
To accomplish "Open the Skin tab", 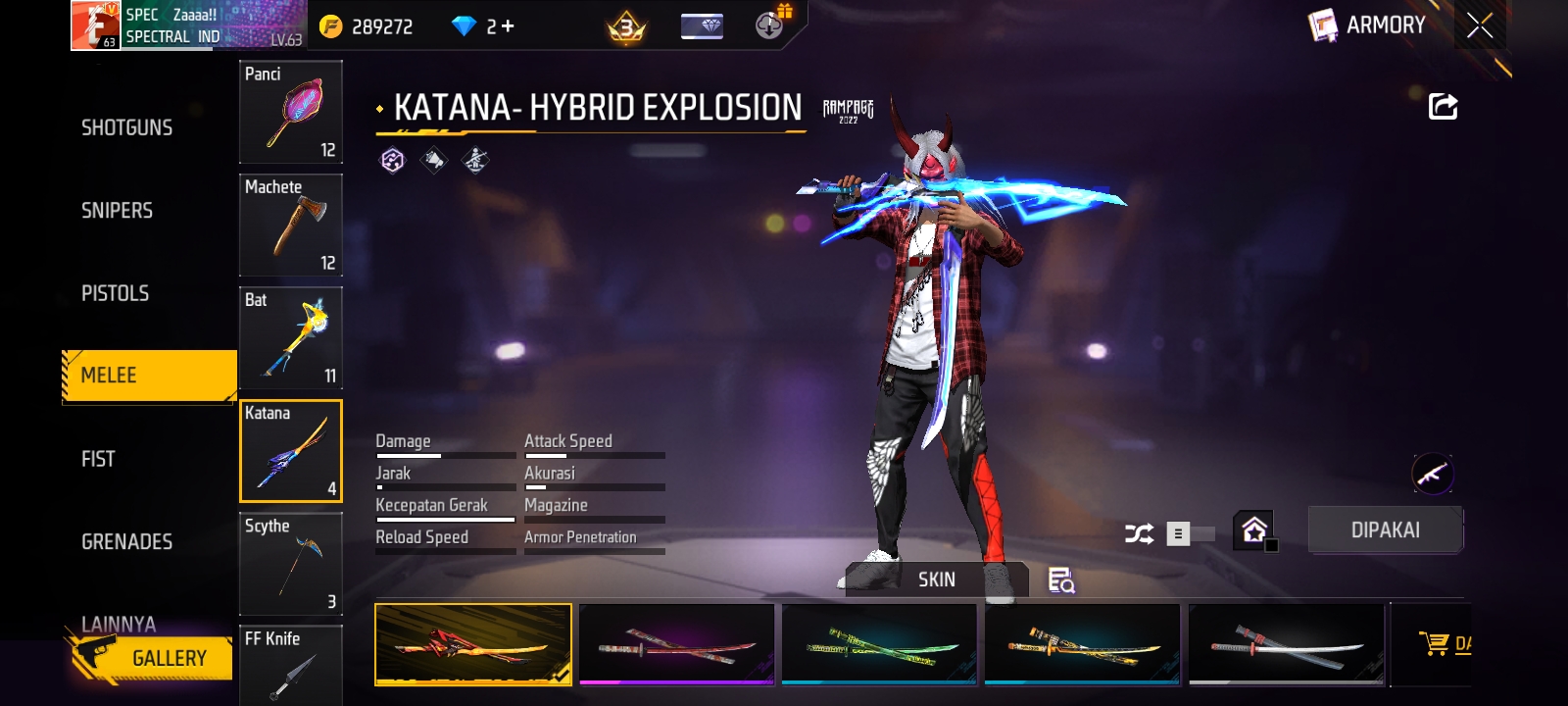I will click(936, 580).
